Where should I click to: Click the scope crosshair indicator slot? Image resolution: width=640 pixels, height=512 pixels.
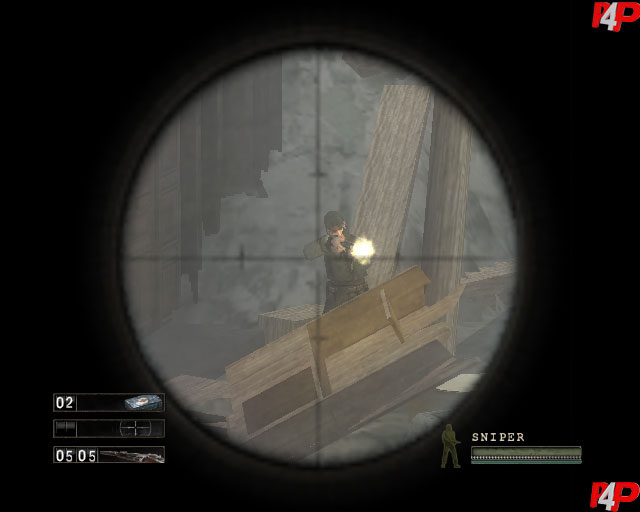click(x=109, y=428)
